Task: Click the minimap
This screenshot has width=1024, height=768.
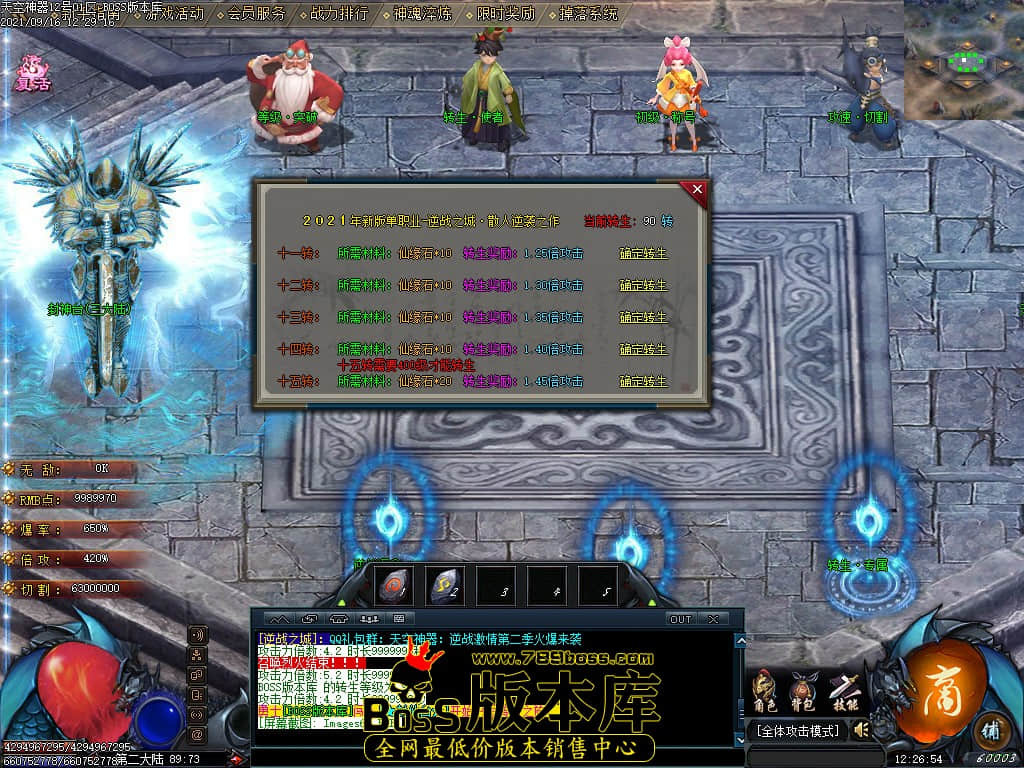Action: coord(963,60)
